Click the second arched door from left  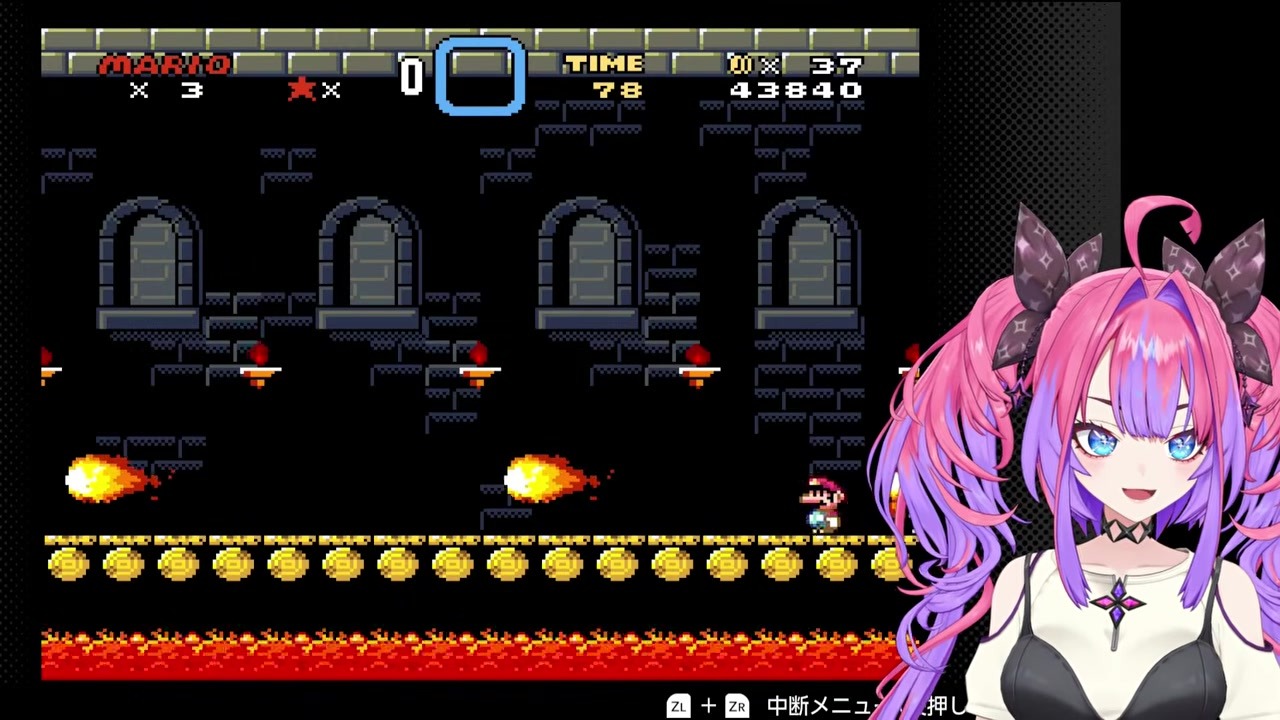click(368, 260)
